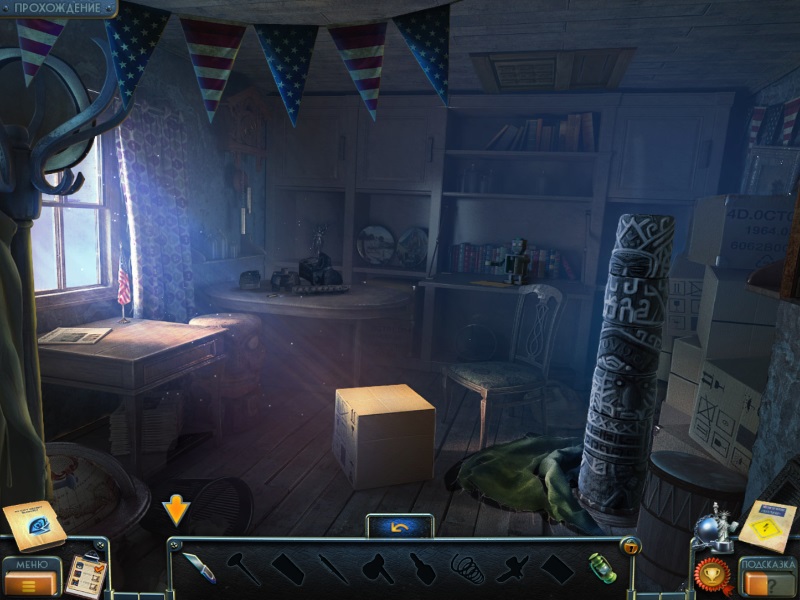Open the trophy achievements medal
Viewport: 800px width, 600px height.
click(x=713, y=575)
